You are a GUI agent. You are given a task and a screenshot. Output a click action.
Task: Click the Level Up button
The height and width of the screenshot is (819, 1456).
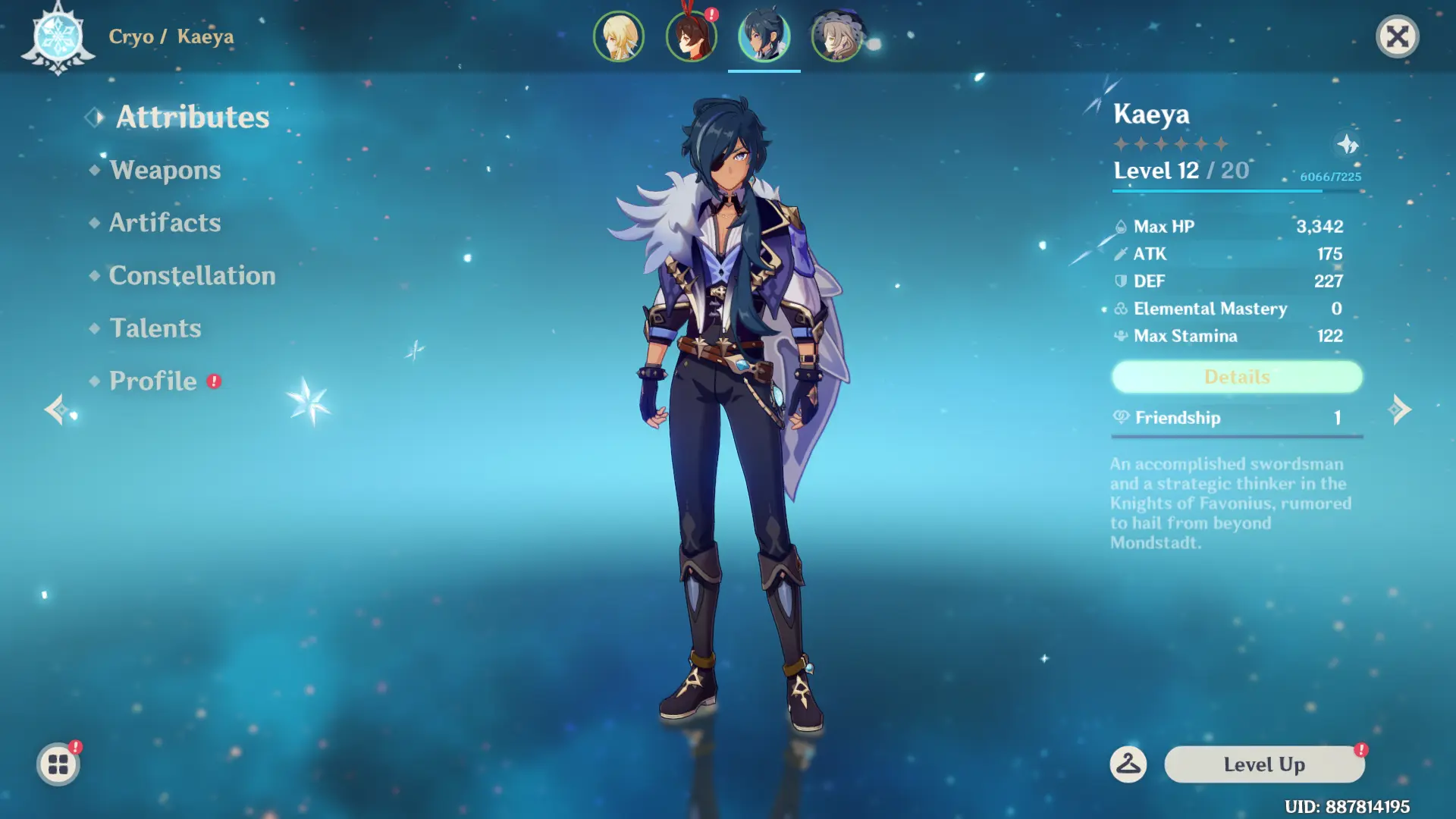[x=1264, y=764]
